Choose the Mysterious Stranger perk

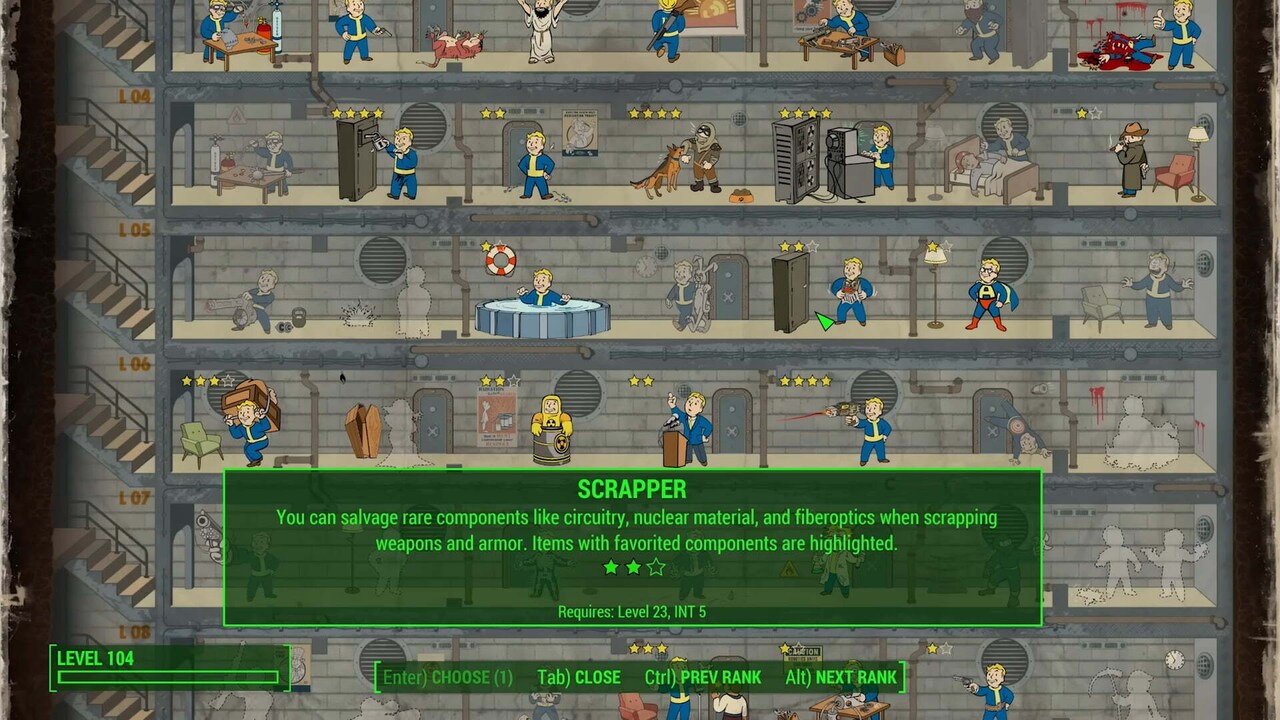tap(1133, 160)
